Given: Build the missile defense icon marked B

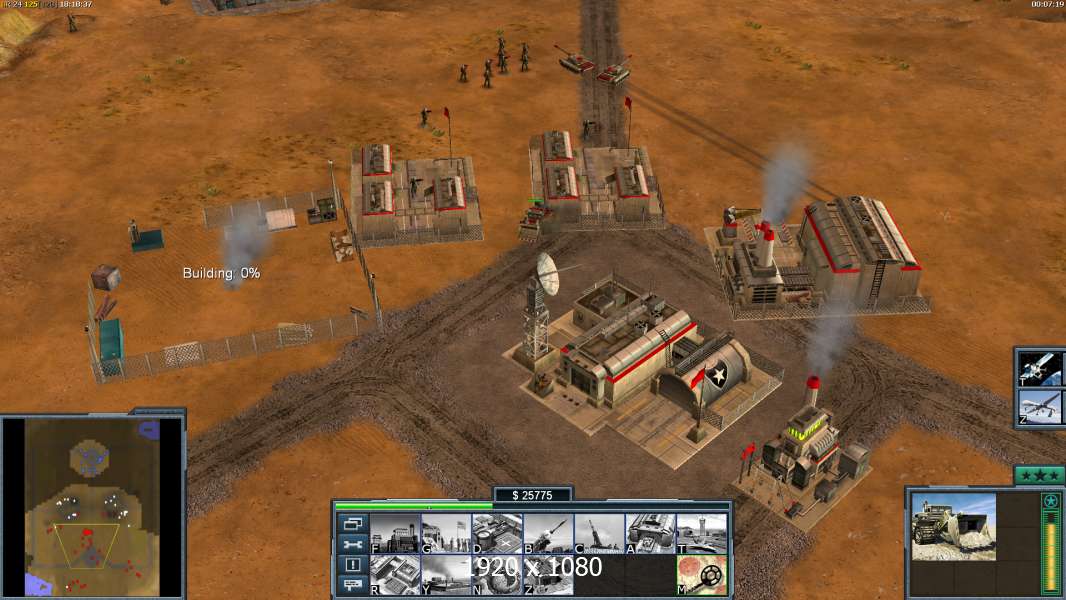Looking at the screenshot, I should pyautogui.click(x=548, y=533).
